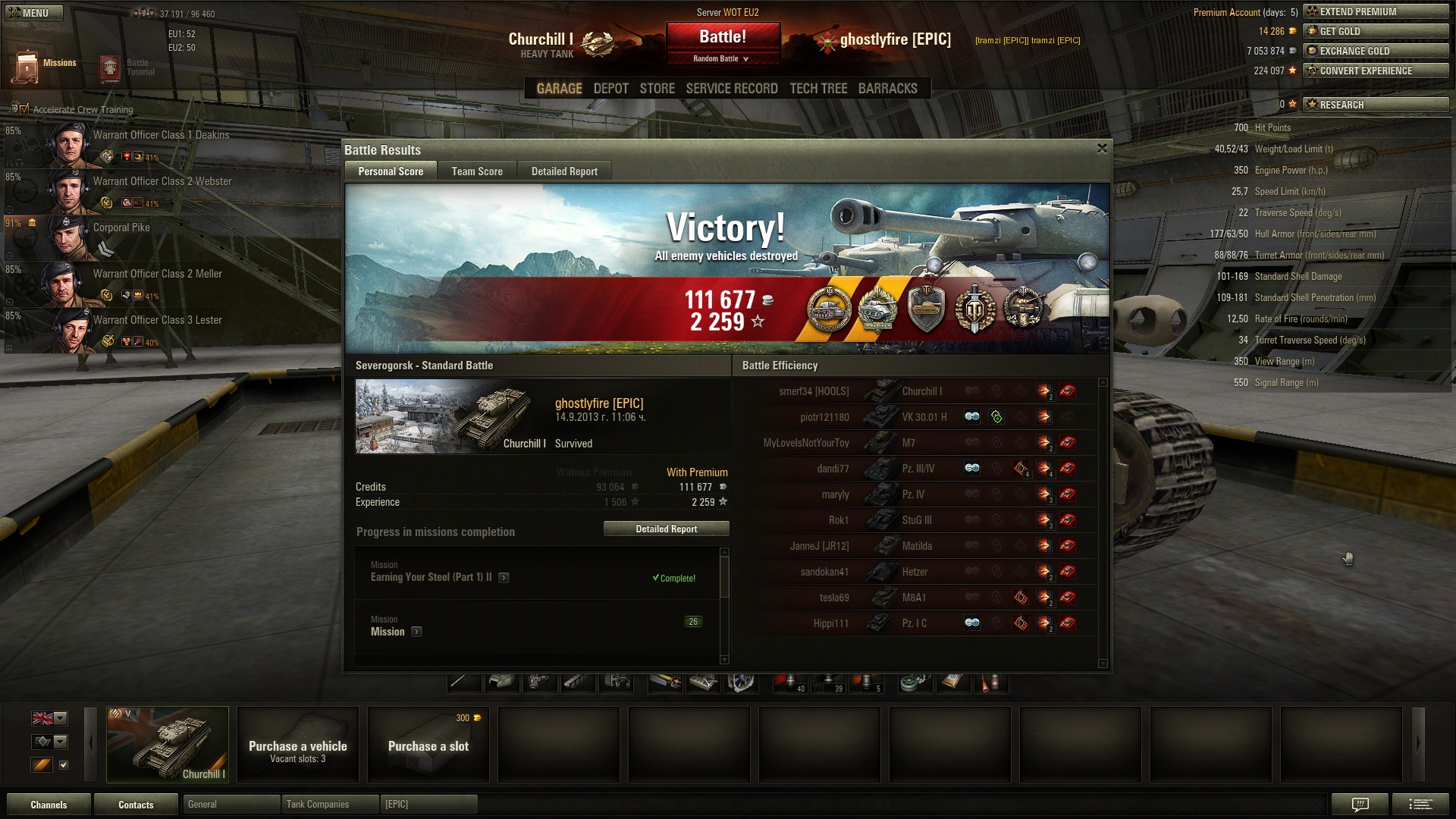Open the Detailed Report tab
Image resolution: width=1456 pixels, height=819 pixels.
[564, 171]
